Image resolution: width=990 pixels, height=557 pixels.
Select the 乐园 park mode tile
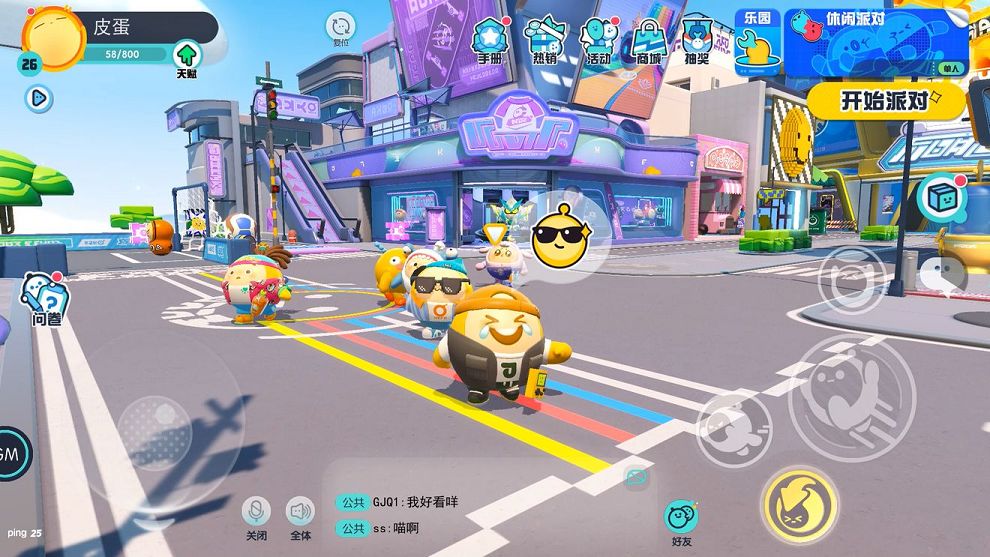757,44
